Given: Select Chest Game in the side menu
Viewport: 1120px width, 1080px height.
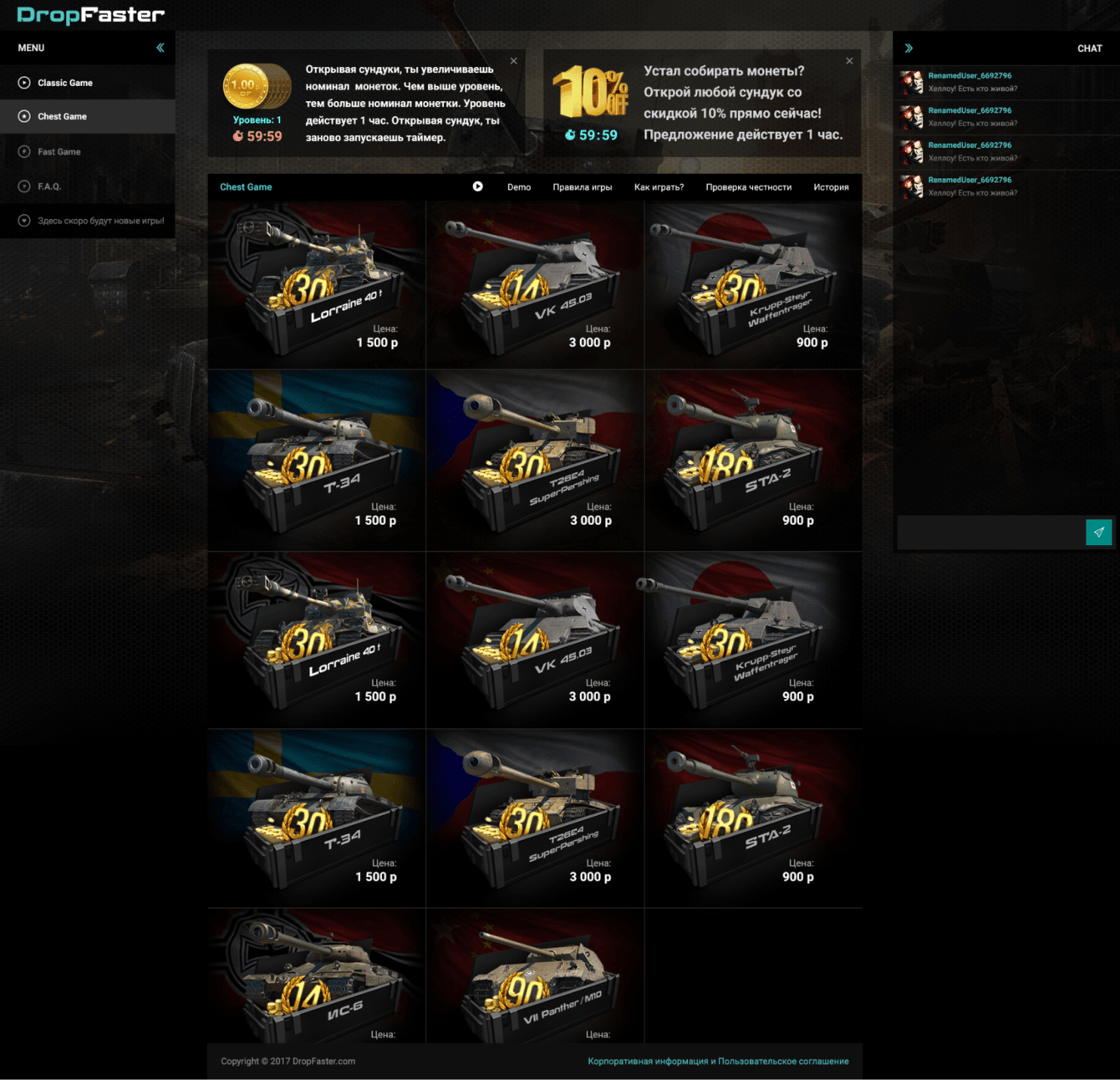Looking at the screenshot, I should 62,116.
